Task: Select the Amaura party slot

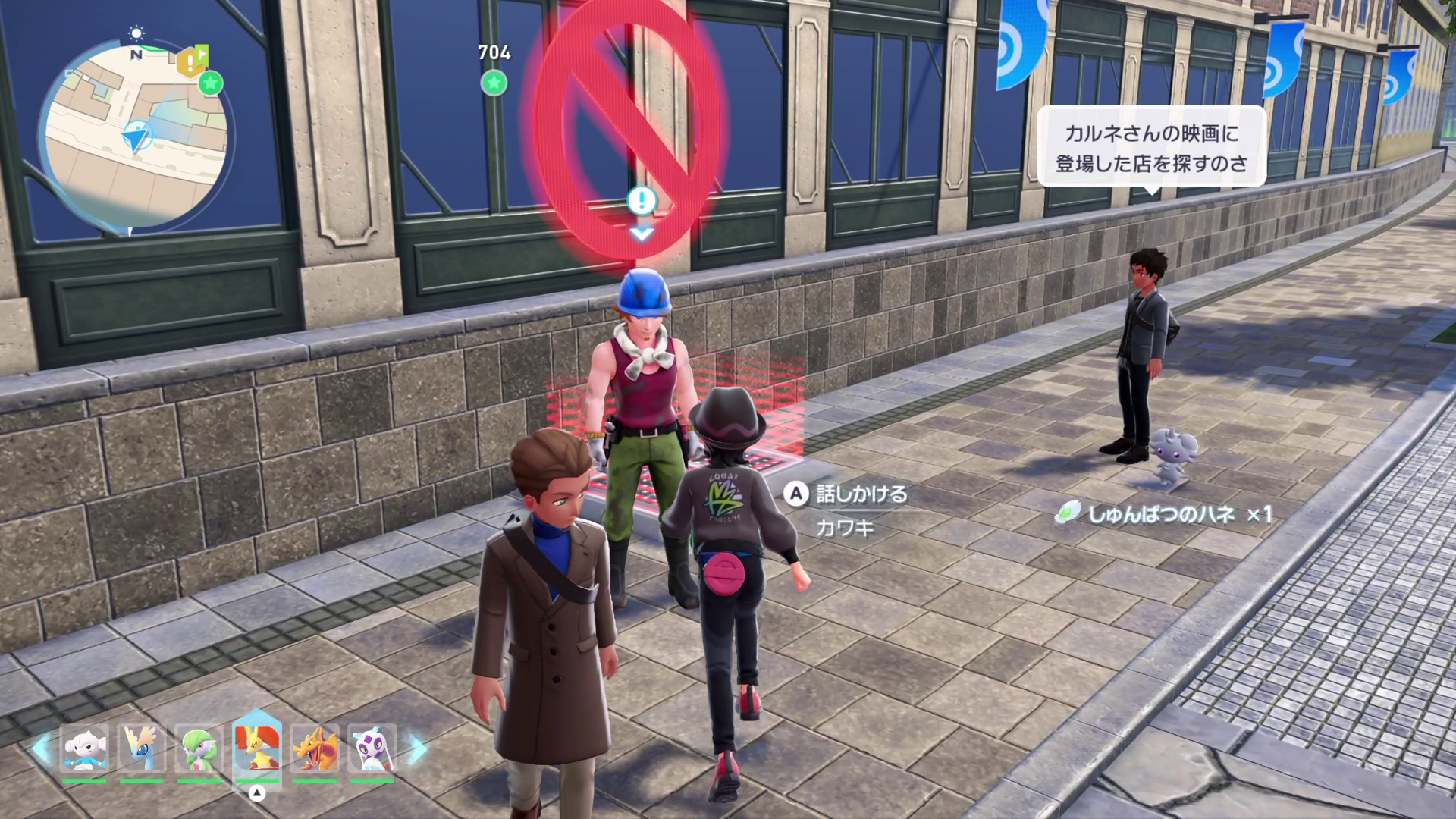Action: 142,748
